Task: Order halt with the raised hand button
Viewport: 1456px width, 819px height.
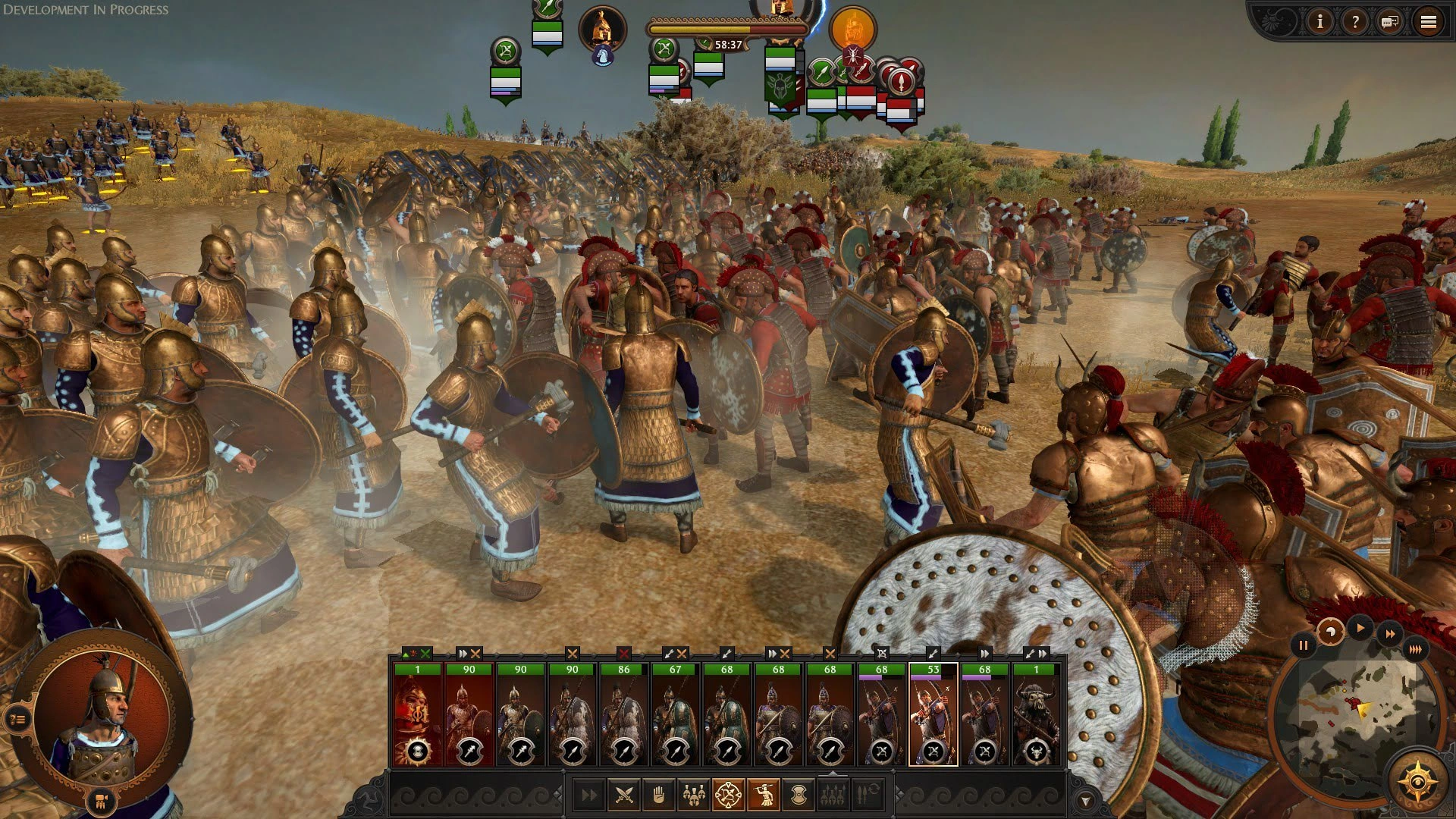Action: 658,795
